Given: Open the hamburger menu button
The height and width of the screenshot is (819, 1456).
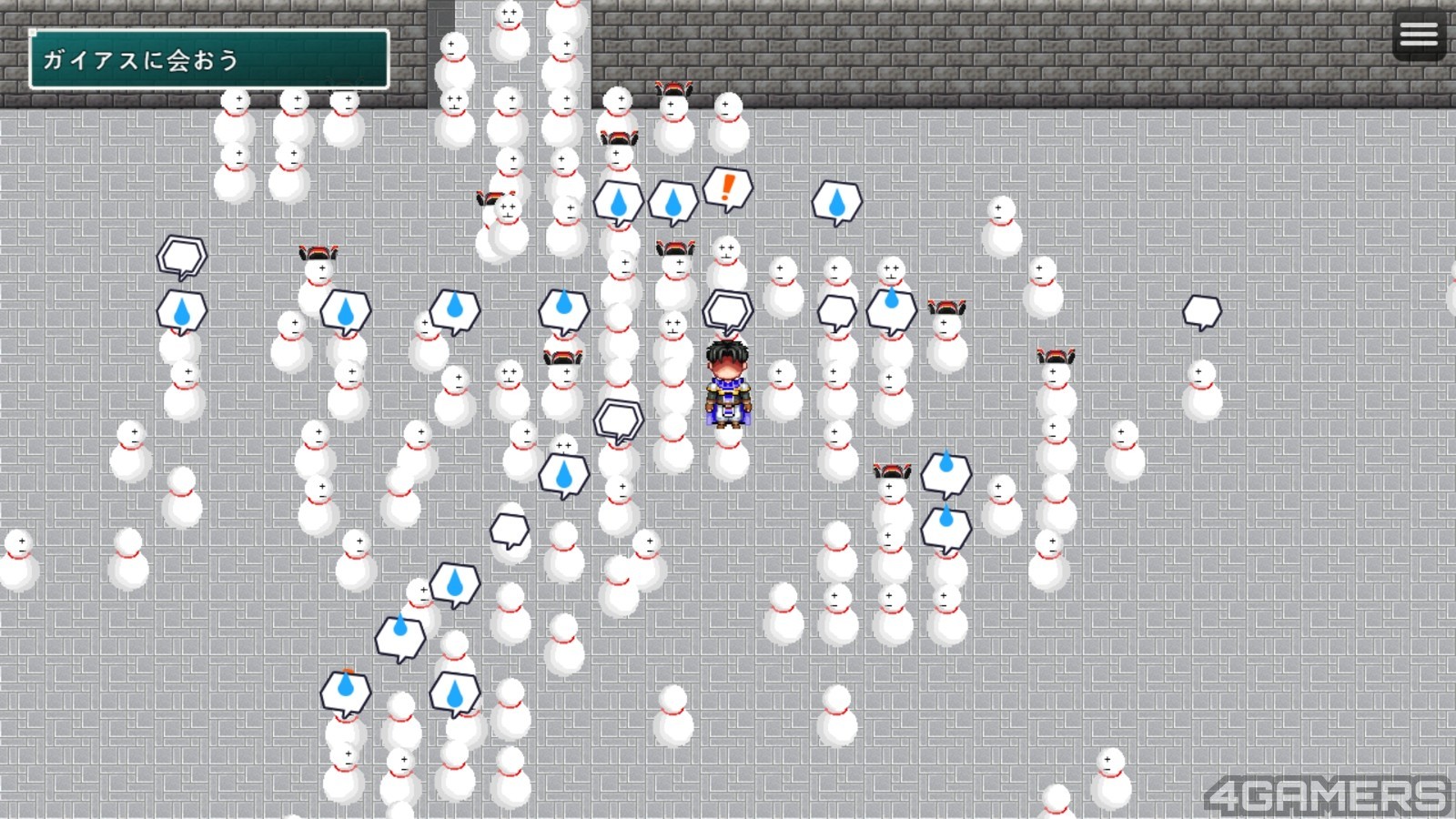Looking at the screenshot, I should point(1419,35).
